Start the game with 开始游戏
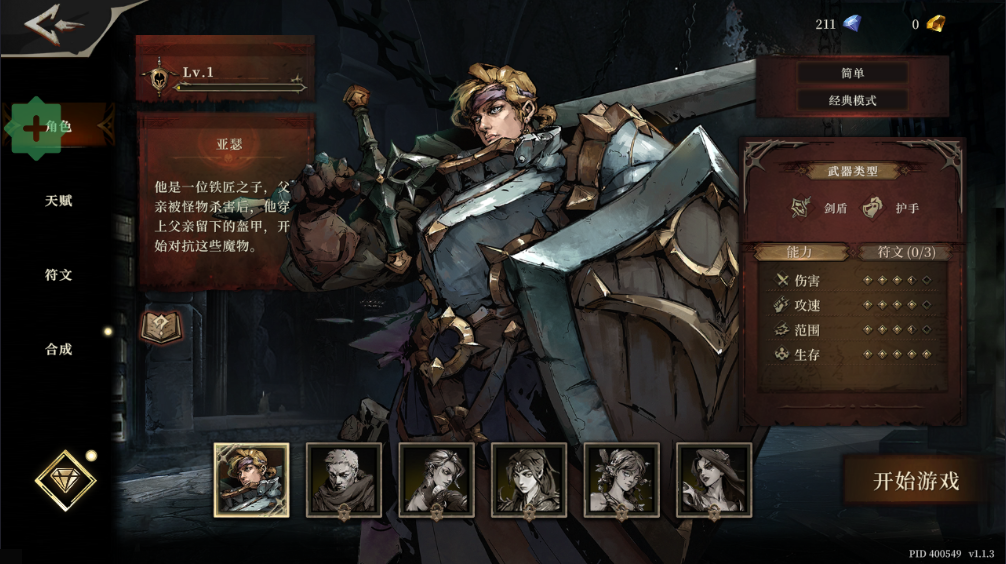The width and height of the screenshot is (1006, 564). coord(916,480)
